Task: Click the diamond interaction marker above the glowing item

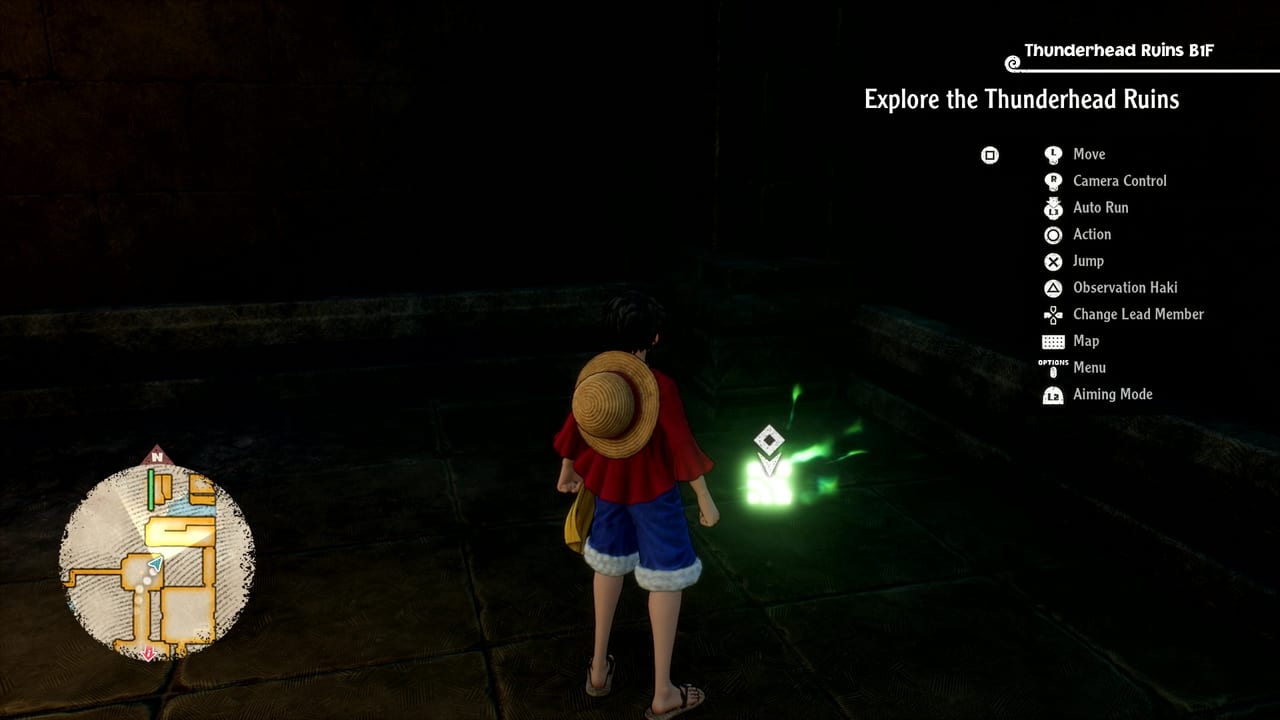Action: [768, 440]
